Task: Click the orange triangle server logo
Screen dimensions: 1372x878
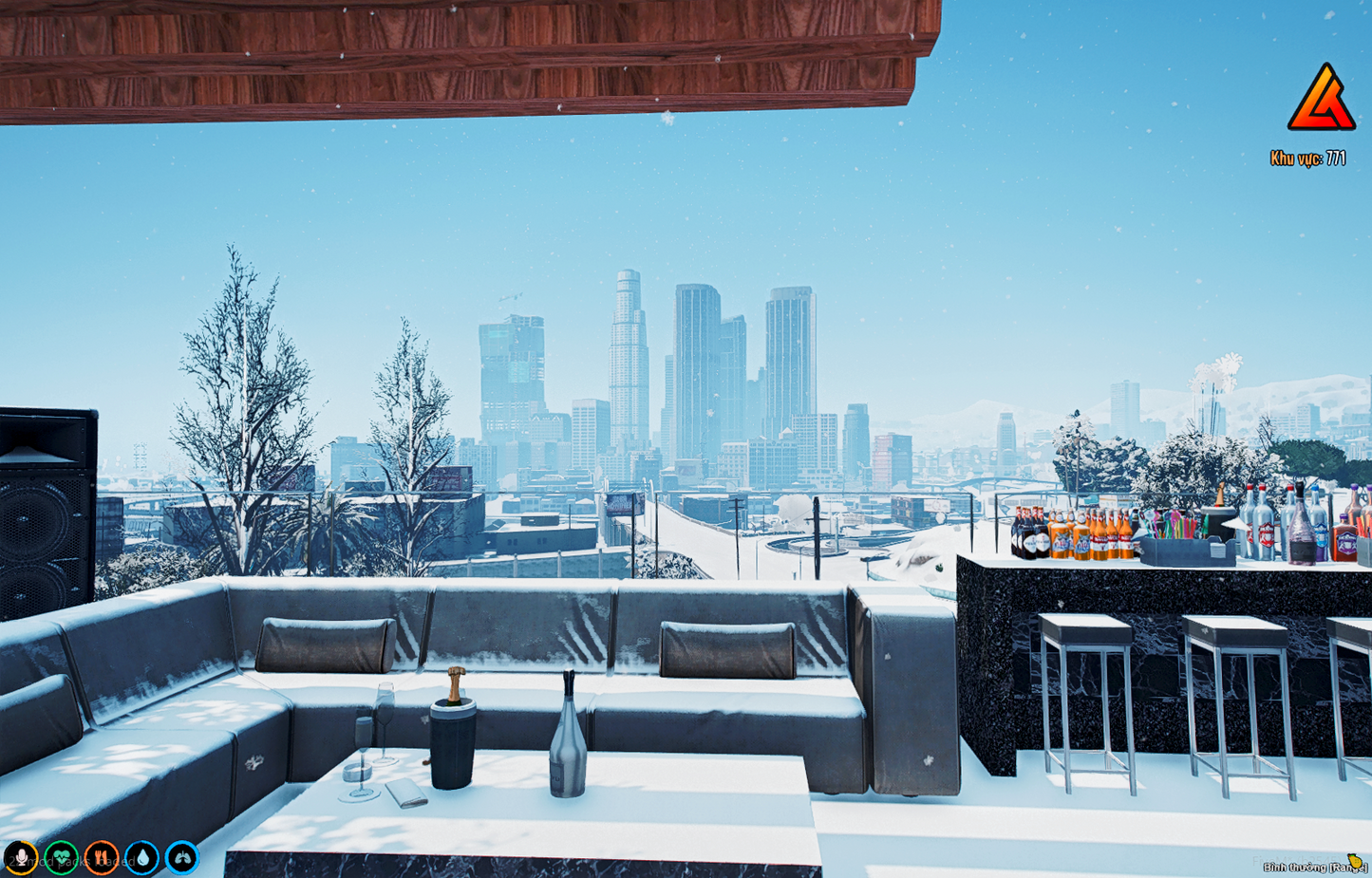Action: click(1321, 98)
